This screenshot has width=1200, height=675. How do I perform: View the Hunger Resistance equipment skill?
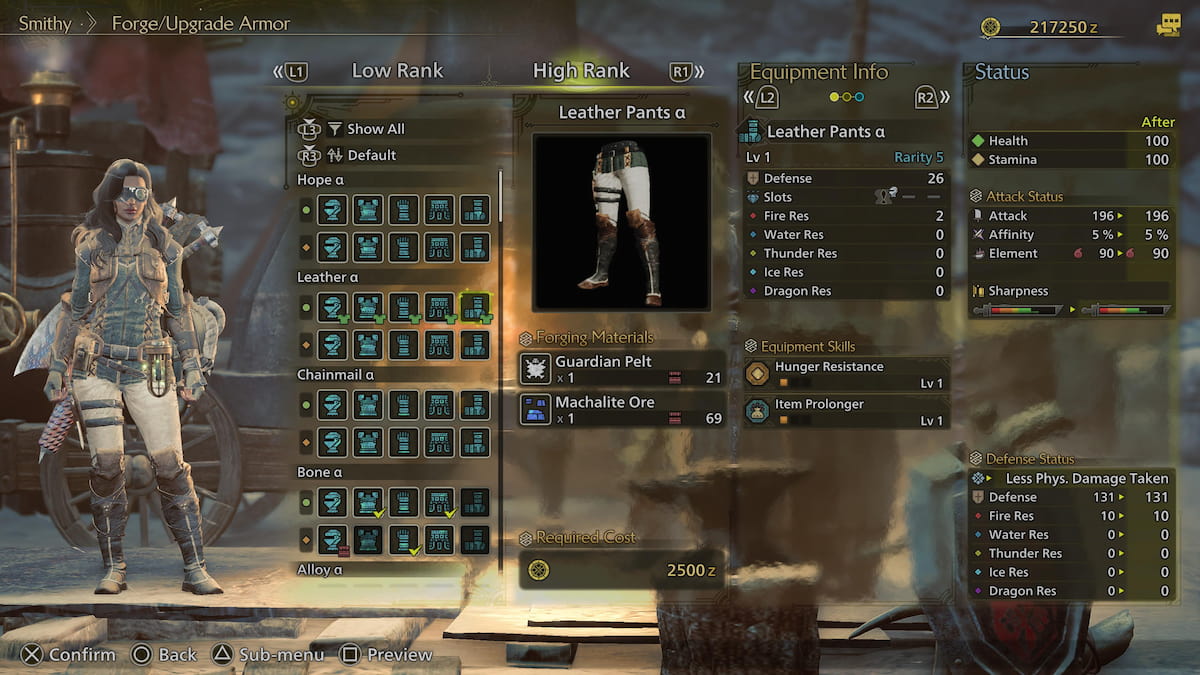coord(846,373)
